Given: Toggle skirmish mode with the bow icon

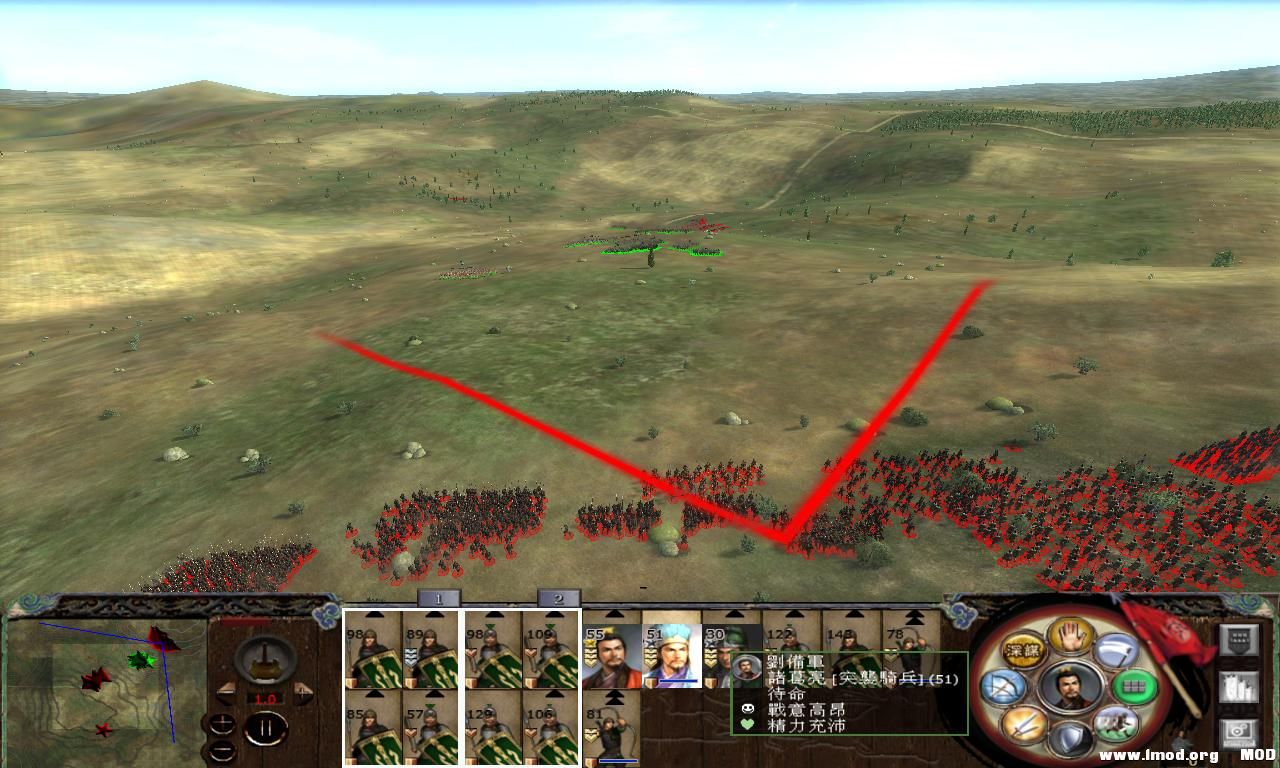Looking at the screenshot, I should pyautogui.click(x=1002, y=687).
